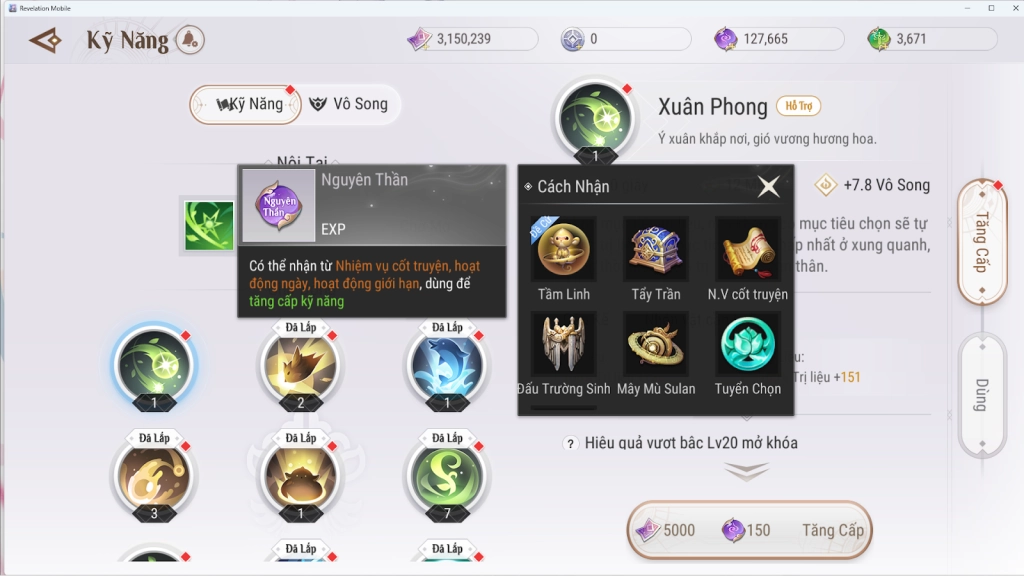Click the Tăng Cấp upgrade button
Screen dimensions: 1024x576
pyautogui.click(x=747, y=530)
